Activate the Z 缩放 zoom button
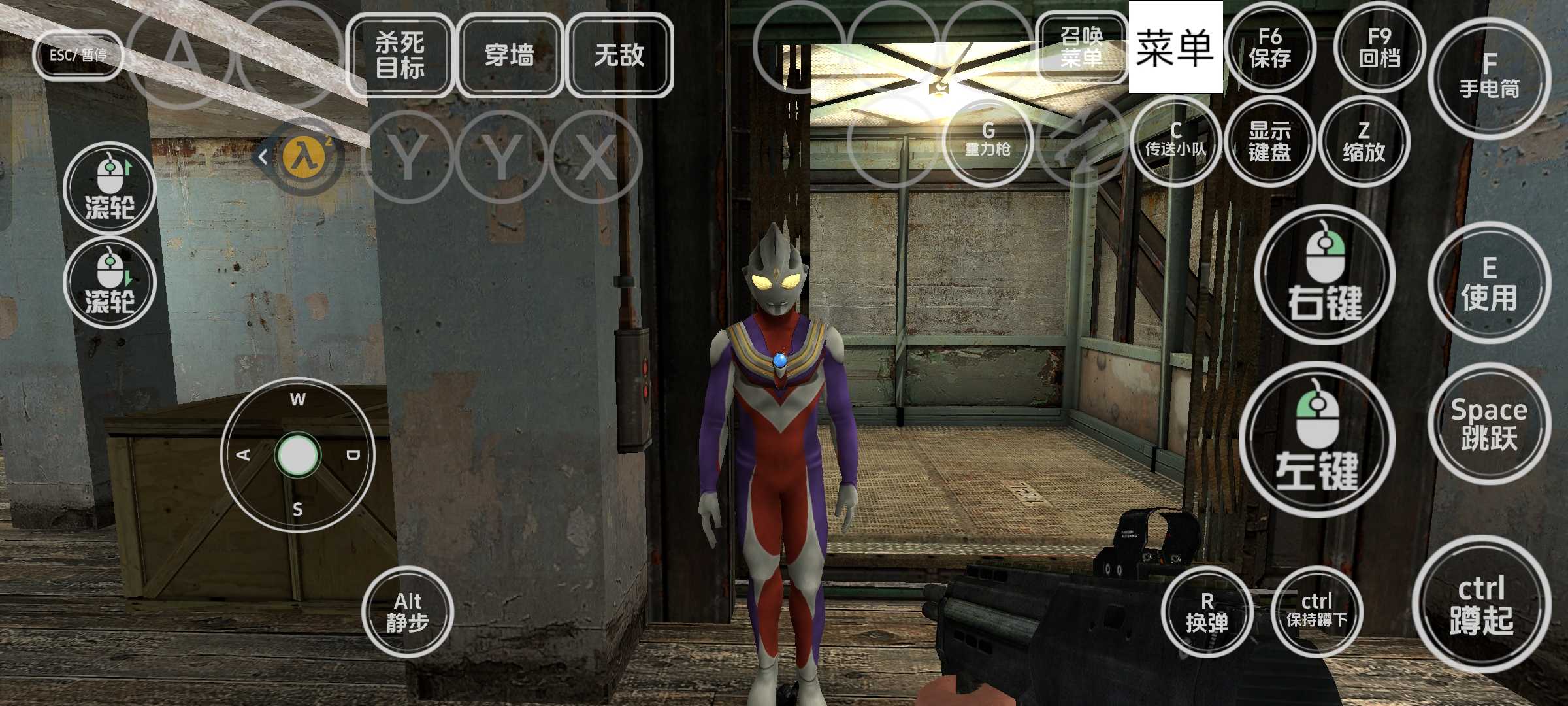Screen dimensions: 1568x706 (x=1364, y=141)
